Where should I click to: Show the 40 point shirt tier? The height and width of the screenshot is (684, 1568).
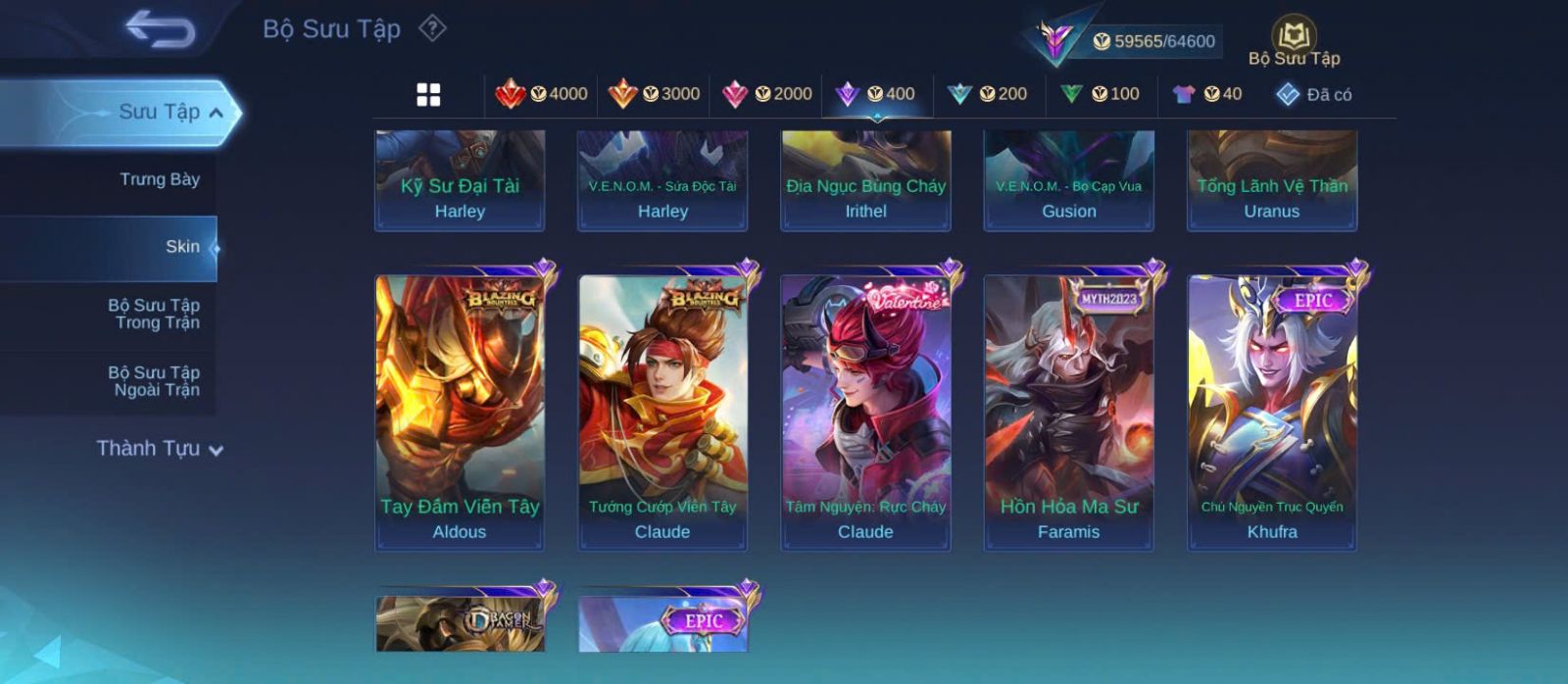(x=1207, y=94)
